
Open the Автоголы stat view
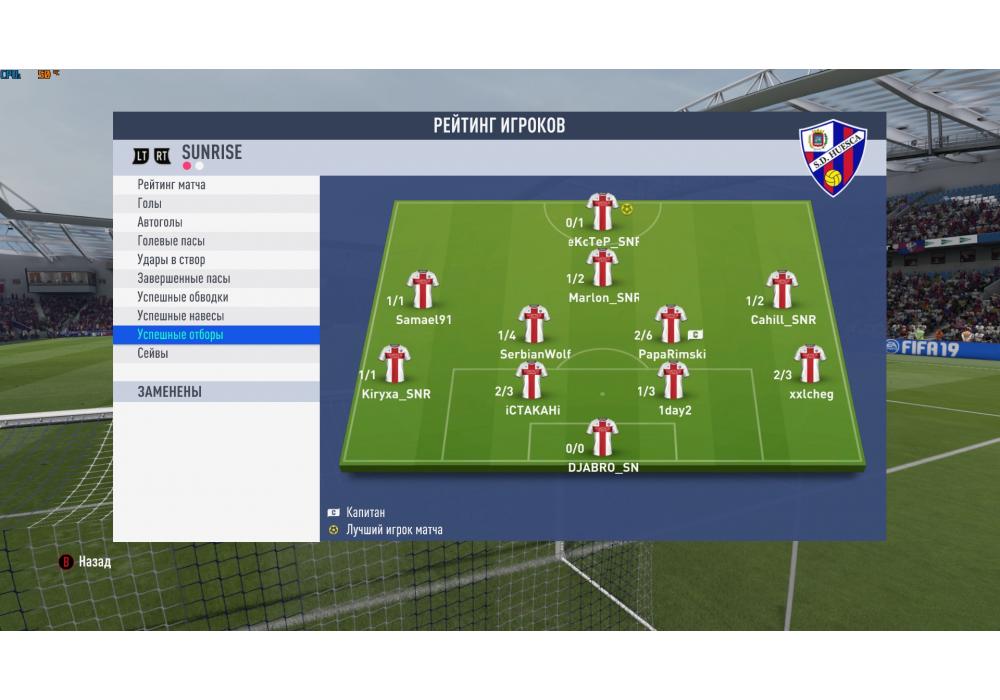coord(160,222)
